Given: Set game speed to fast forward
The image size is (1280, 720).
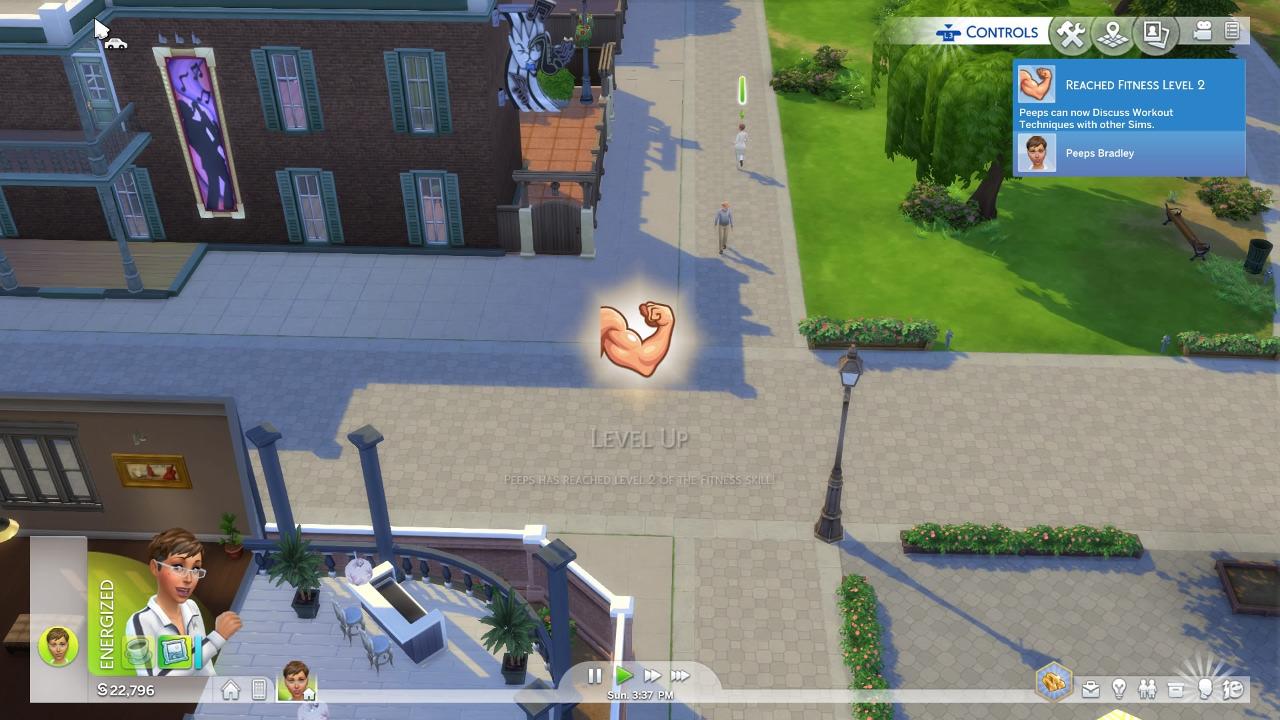Looking at the screenshot, I should pos(652,676).
